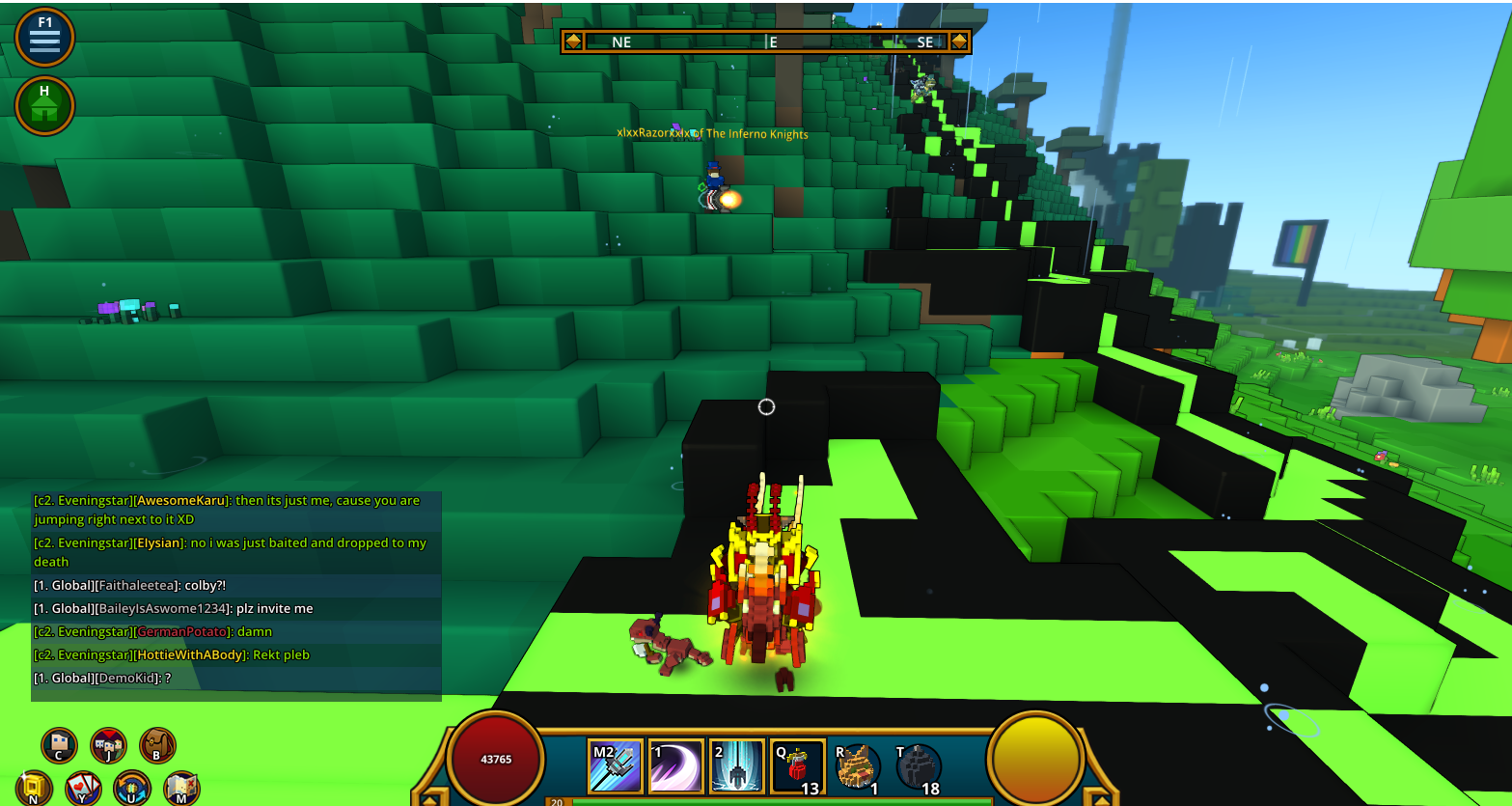Click the compass bar's left diamond

[x=573, y=42]
